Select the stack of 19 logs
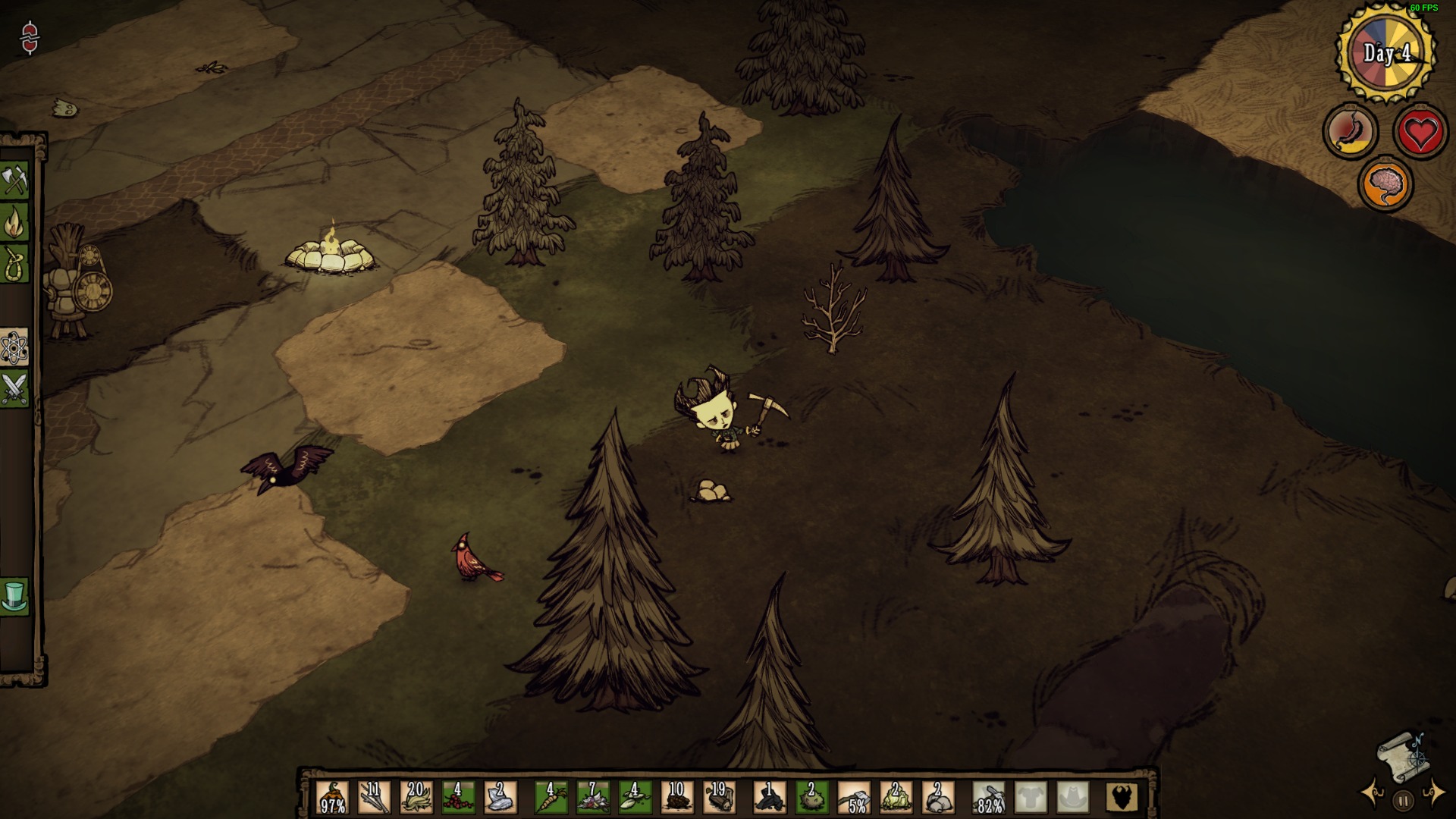The width and height of the screenshot is (1456, 819). (x=719, y=798)
